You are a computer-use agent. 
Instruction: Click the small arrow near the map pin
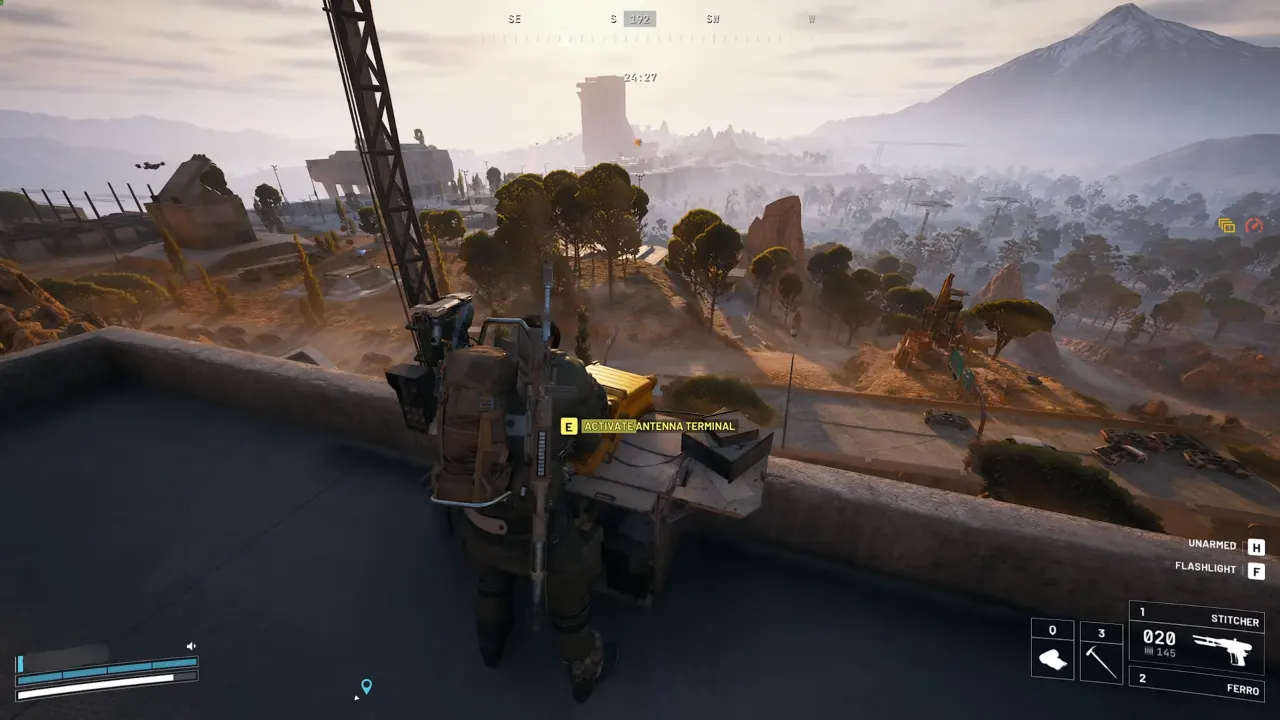(x=357, y=698)
